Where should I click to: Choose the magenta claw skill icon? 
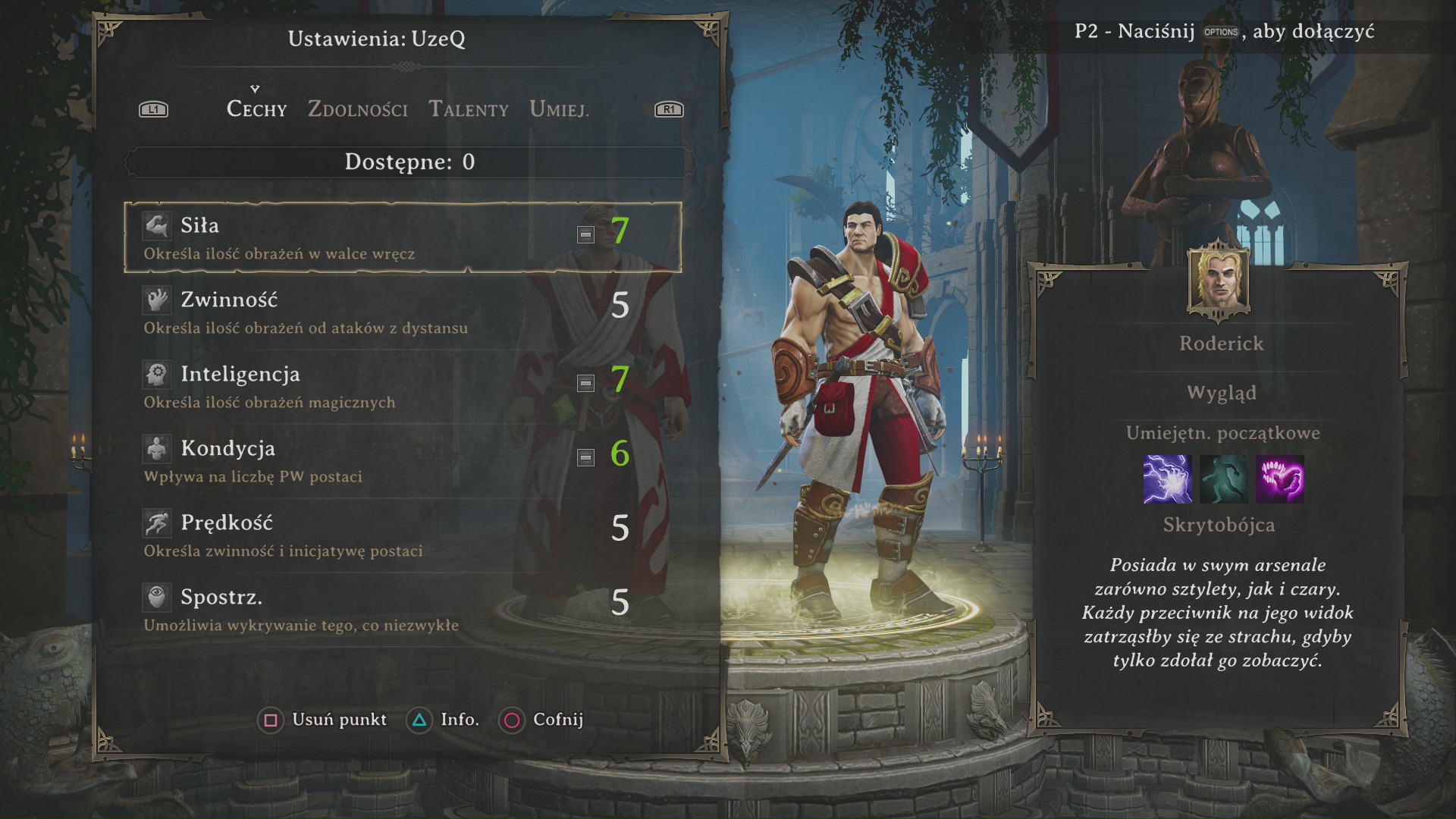pyautogui.click(x=1280, y=479)
